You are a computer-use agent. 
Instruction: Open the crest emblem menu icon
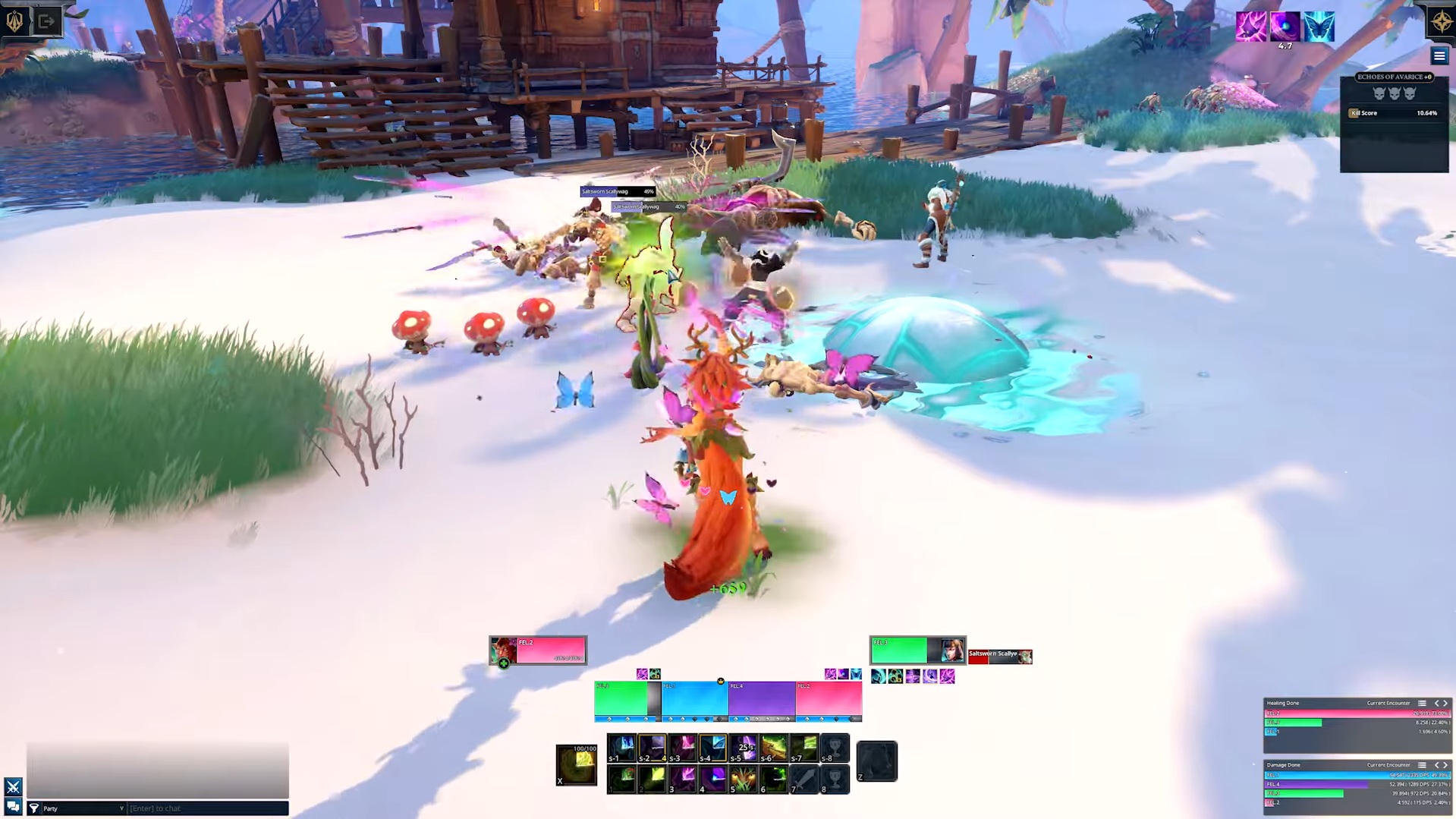15,21
